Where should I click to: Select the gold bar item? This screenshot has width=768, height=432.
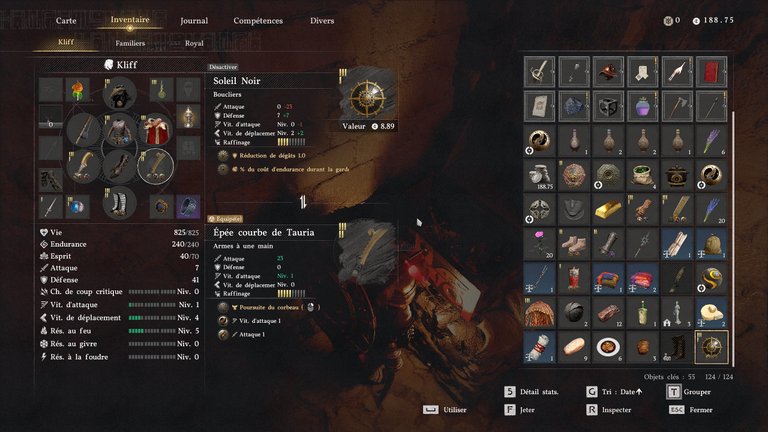pos(608,209)
